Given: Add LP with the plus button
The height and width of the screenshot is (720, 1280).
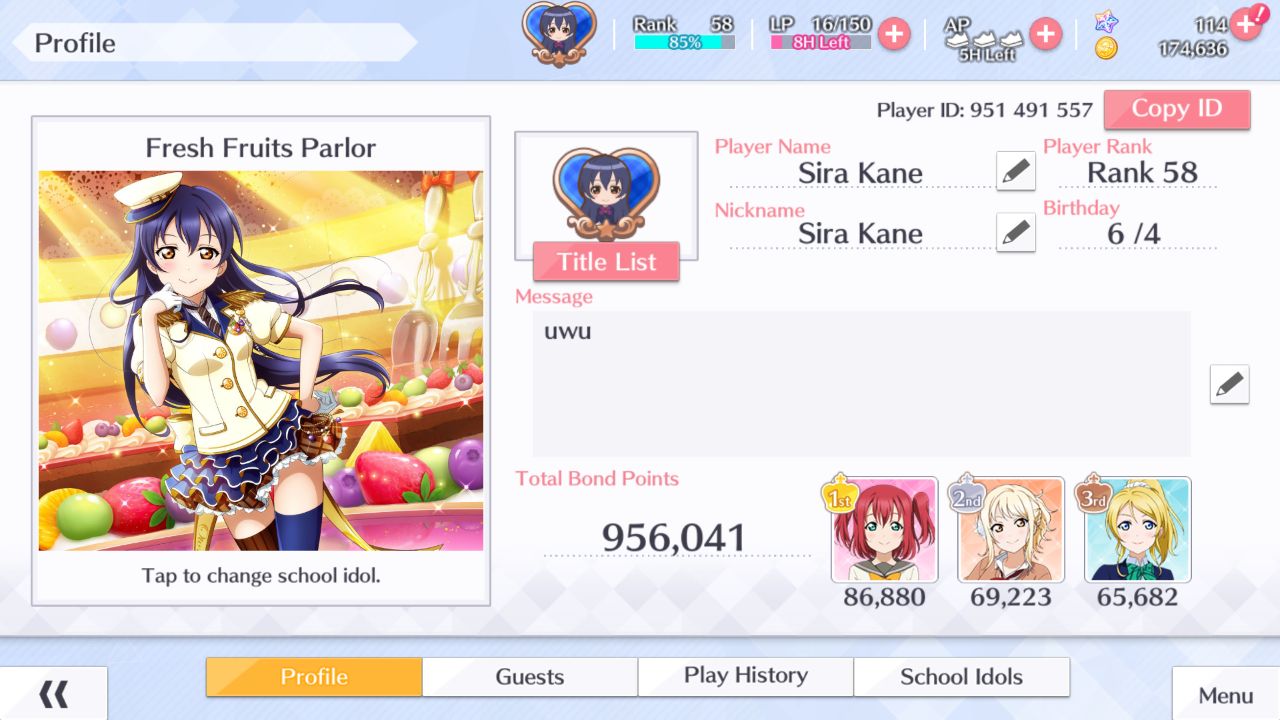Looking at the screenshot, I should (x=893, y=34).
